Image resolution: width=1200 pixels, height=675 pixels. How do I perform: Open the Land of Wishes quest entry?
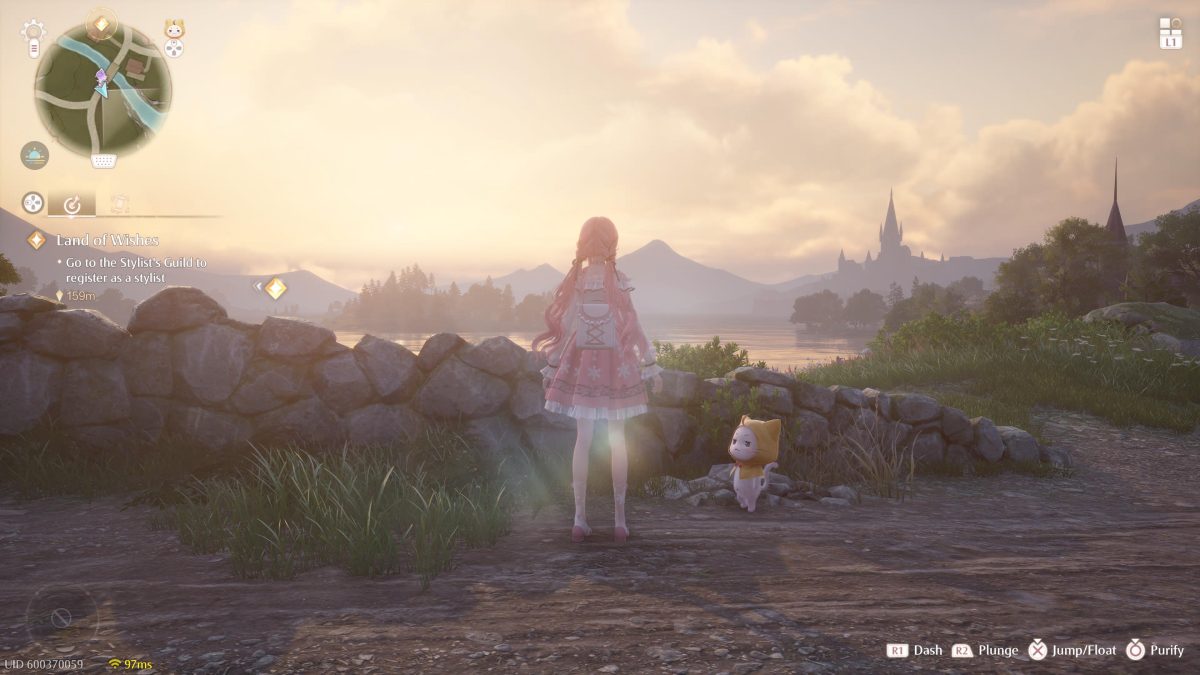tap(107, 240)
